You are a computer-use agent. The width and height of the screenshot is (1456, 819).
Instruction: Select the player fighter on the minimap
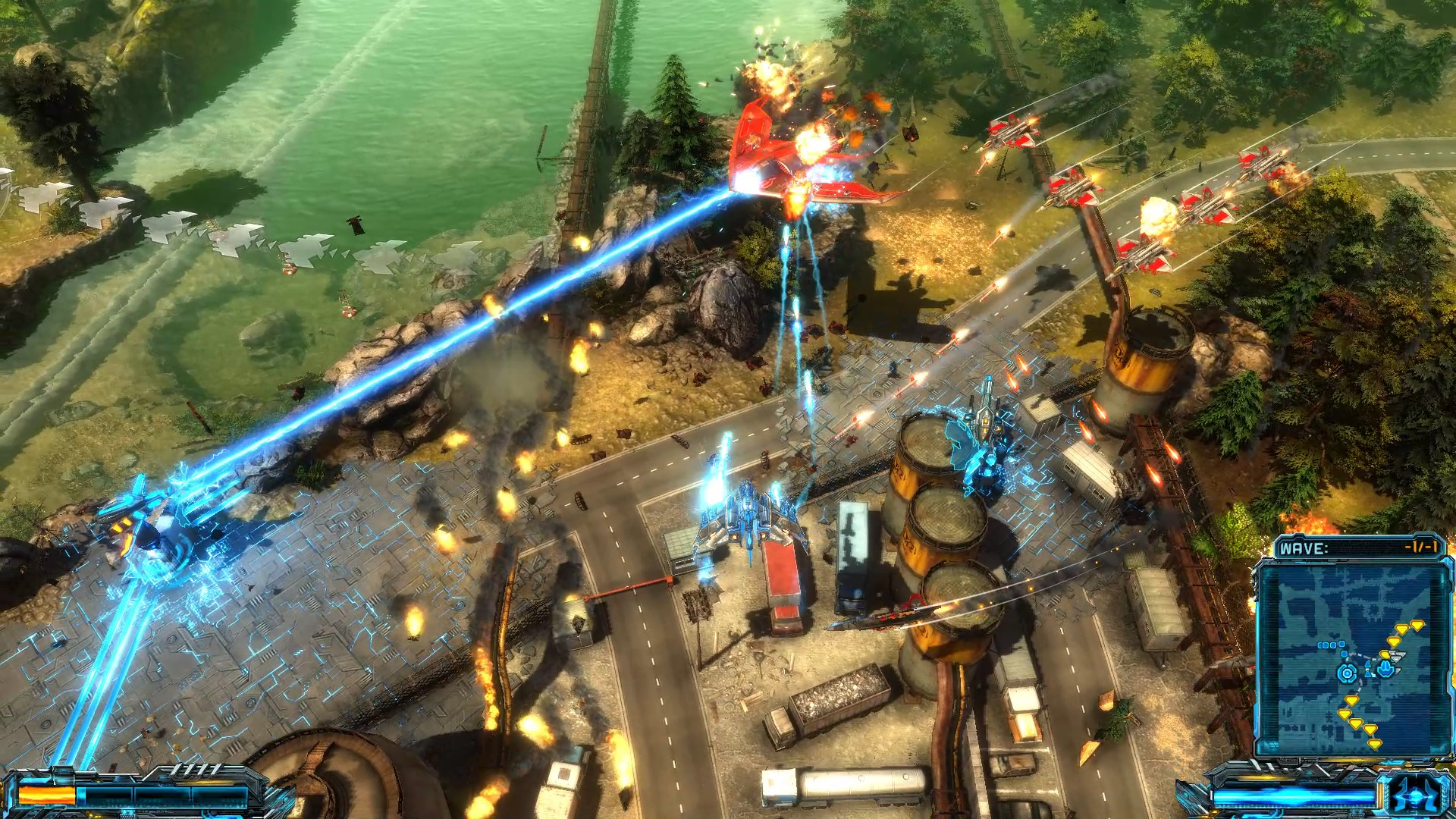pos(1385,669)
